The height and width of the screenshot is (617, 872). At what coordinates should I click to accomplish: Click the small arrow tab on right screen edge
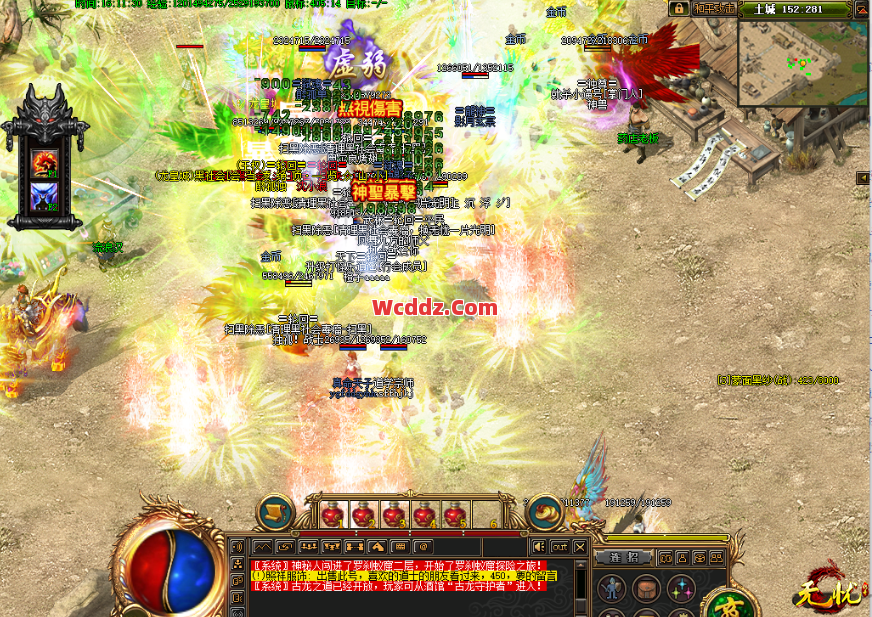coord(863,178)
